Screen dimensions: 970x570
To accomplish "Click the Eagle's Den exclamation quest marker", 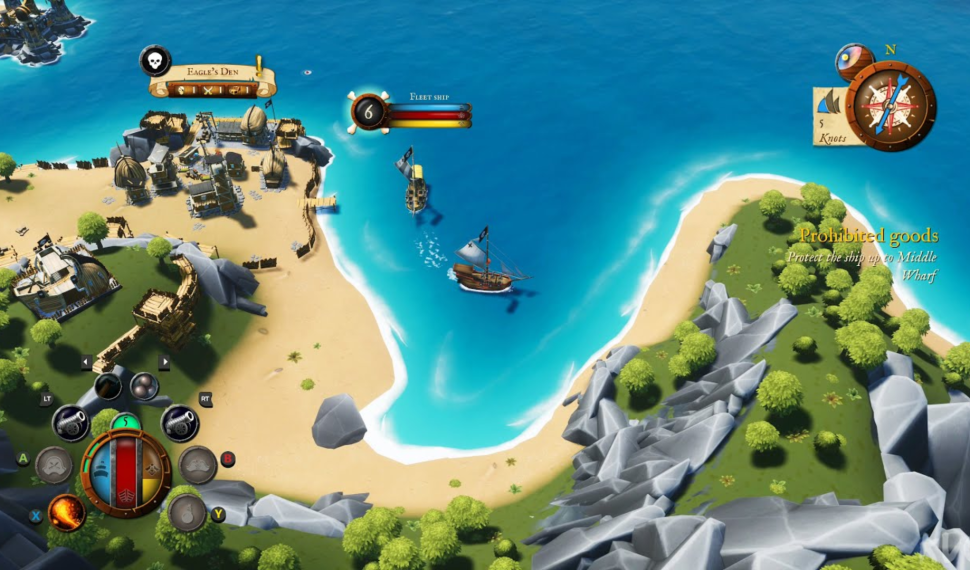I will click(259, 65).
